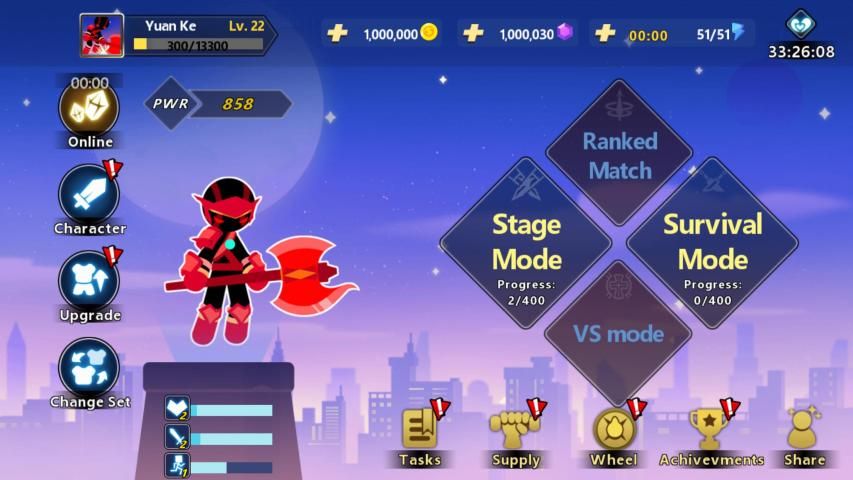Tap the Share button
Viewport: 853px width, 480px height.
[804, 431]
